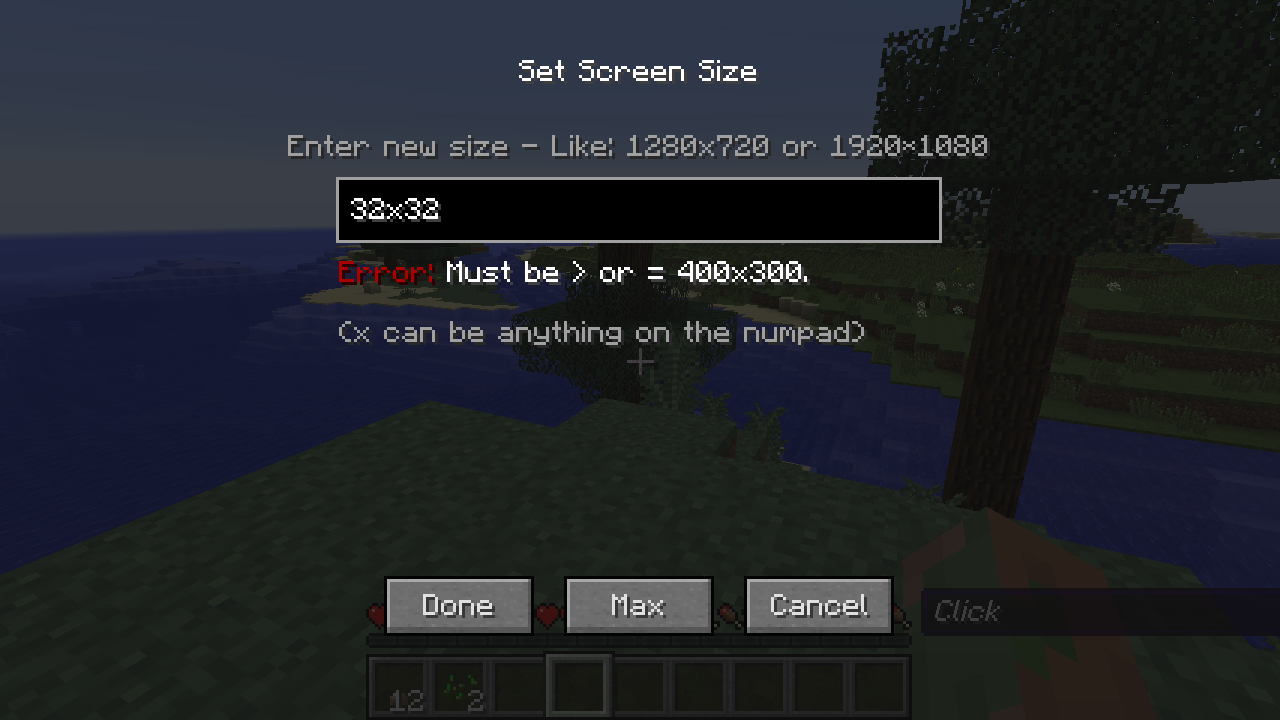Click the empty third hotbar slot

pyautogui.click(x=519, y=687)
